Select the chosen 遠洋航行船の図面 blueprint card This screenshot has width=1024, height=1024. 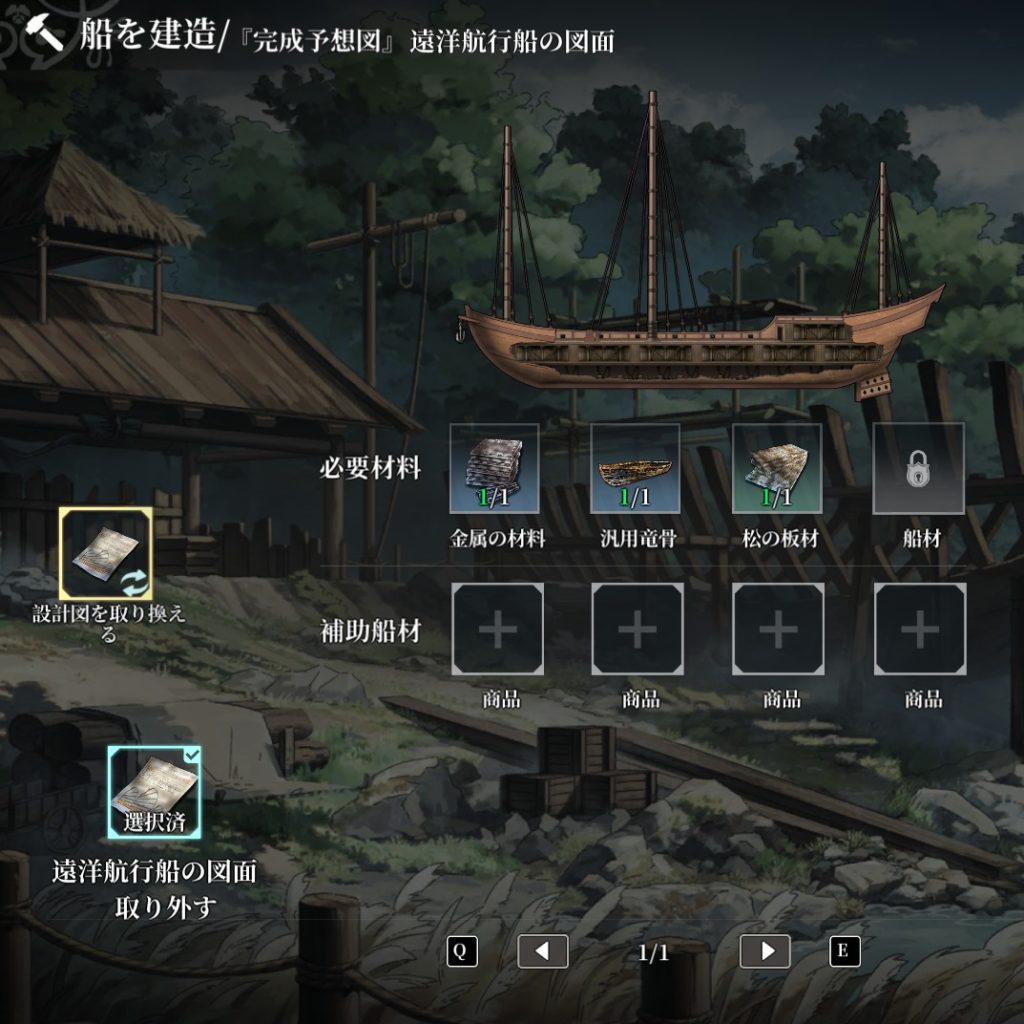click(x=155, y=792)
